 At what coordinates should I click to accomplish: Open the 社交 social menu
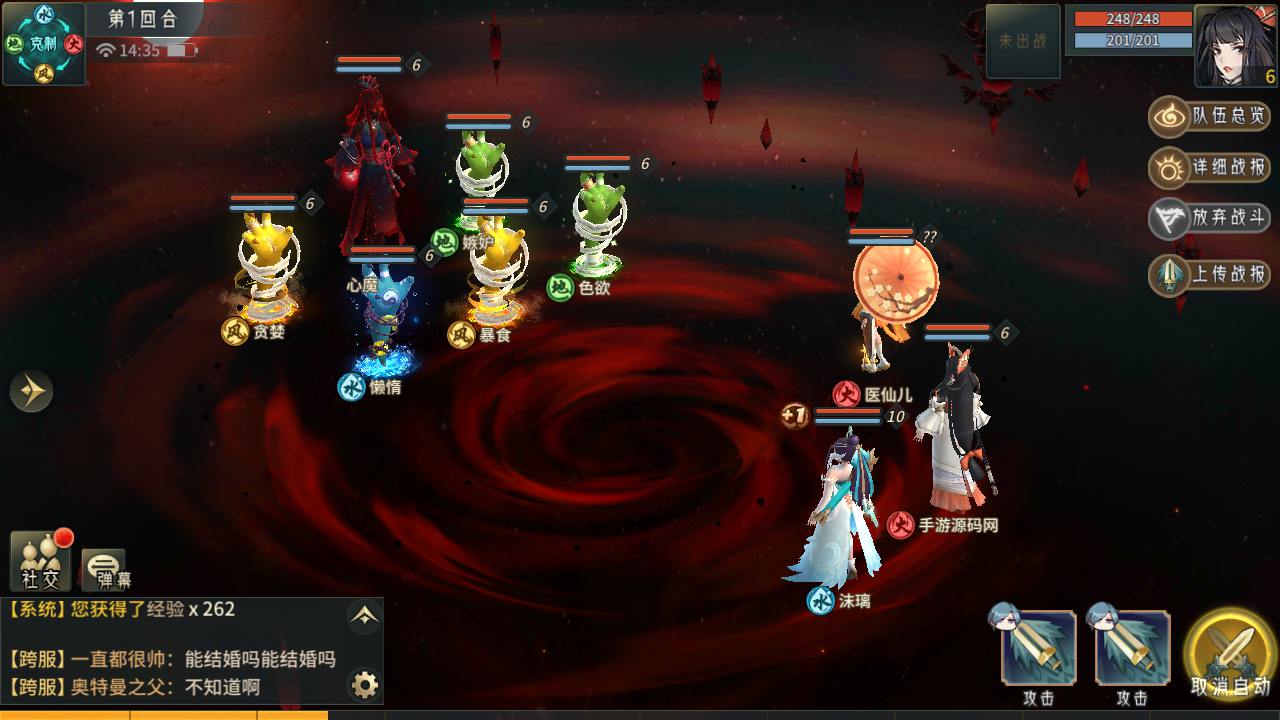[x=41, y=561]
